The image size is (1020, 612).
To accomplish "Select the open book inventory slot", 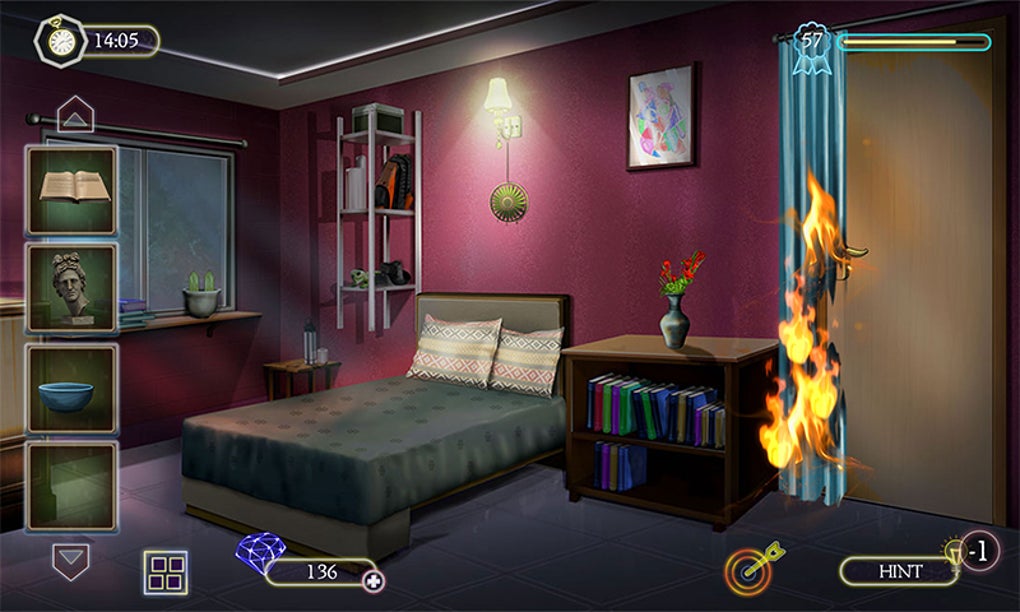I will [x=72, y=190].
